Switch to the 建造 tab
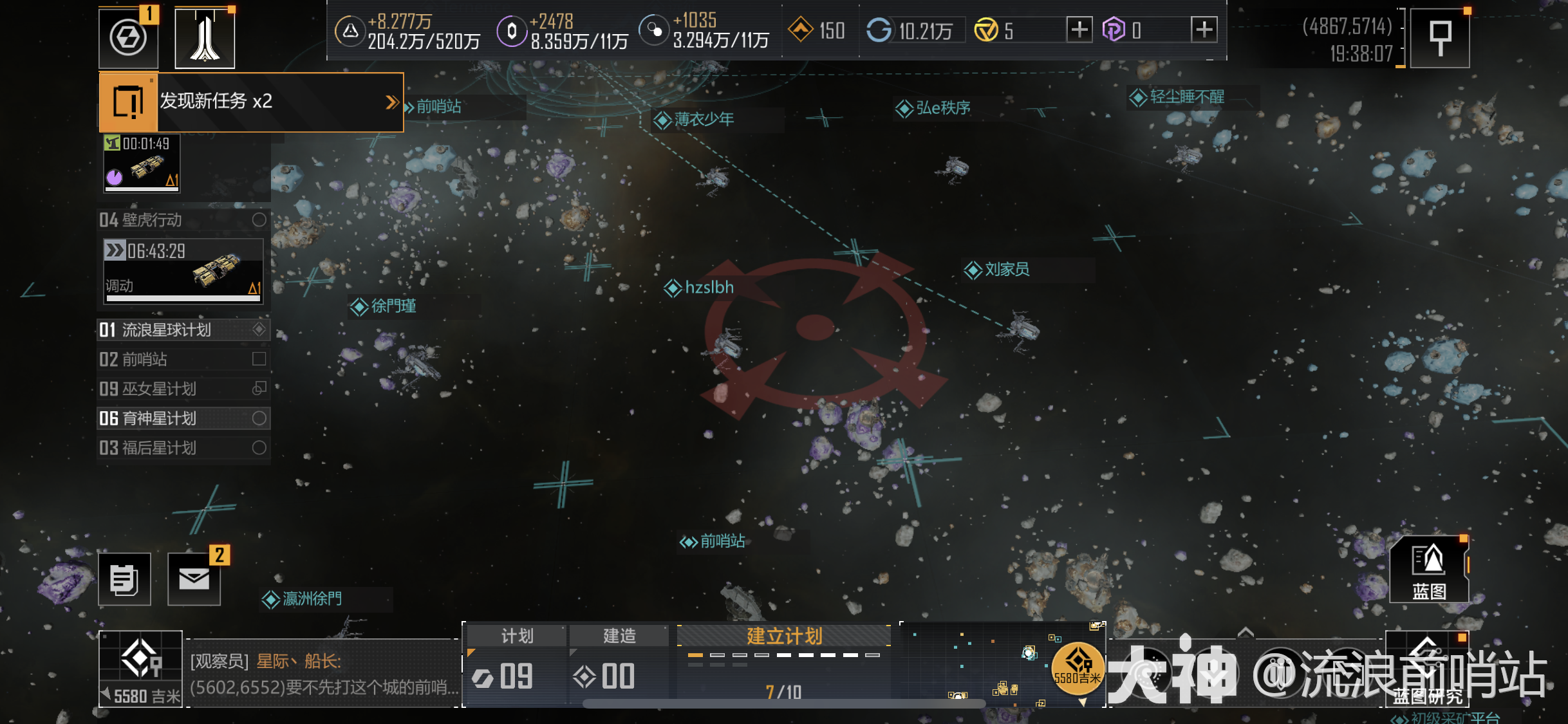The width and height of the screenshot is (1568, 724). click(619, 636)
